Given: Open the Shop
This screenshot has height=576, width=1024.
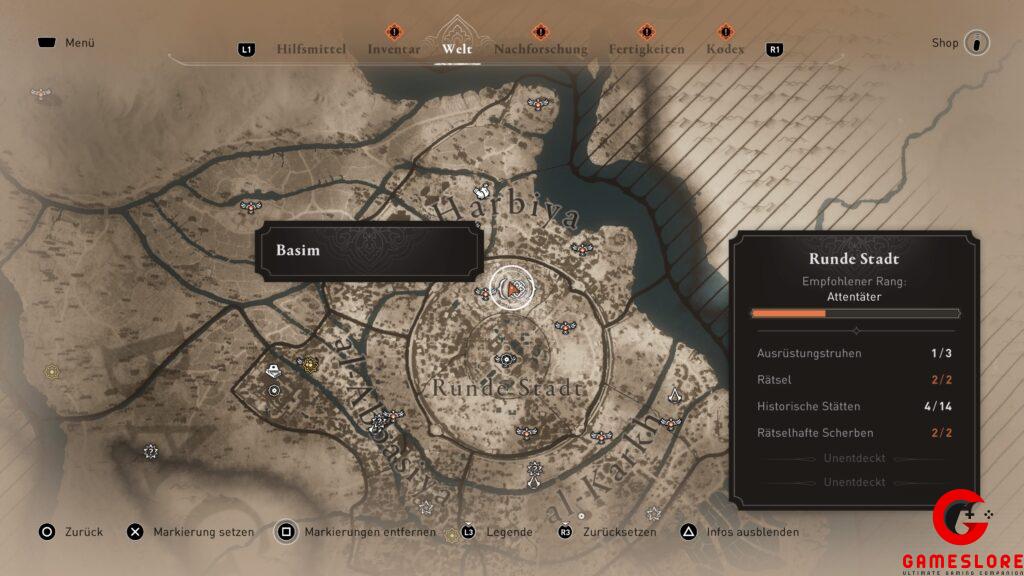Looking at the screenshot, I should tap(960, 43).
